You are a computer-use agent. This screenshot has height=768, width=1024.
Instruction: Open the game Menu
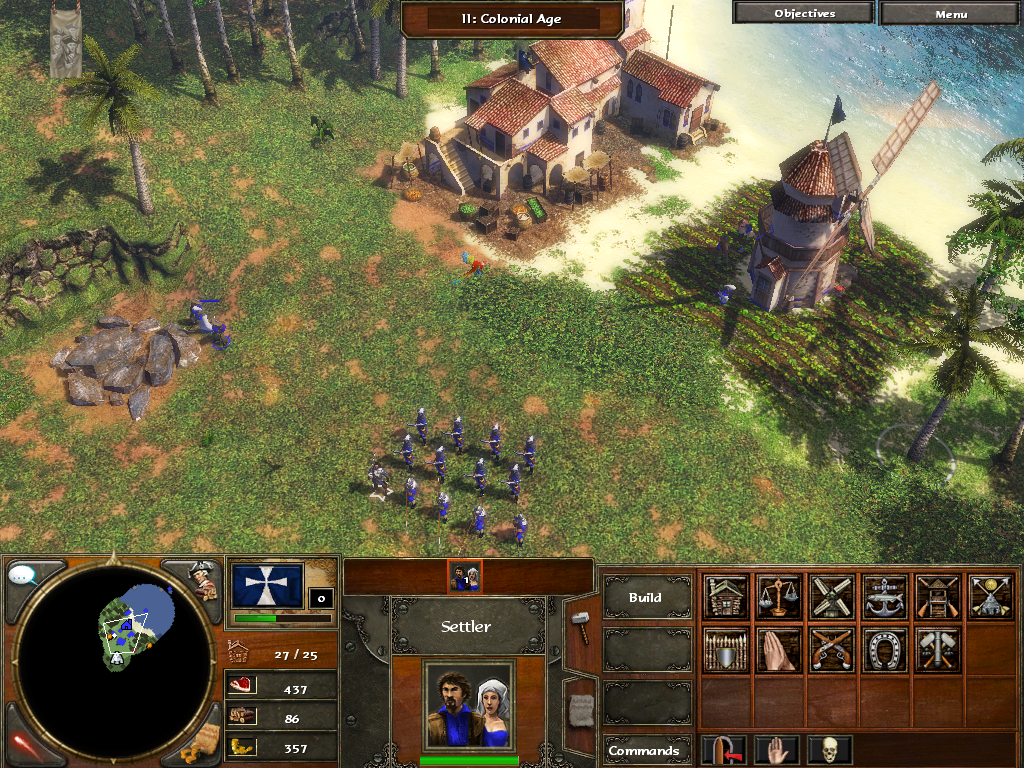(x=951, y=14)
